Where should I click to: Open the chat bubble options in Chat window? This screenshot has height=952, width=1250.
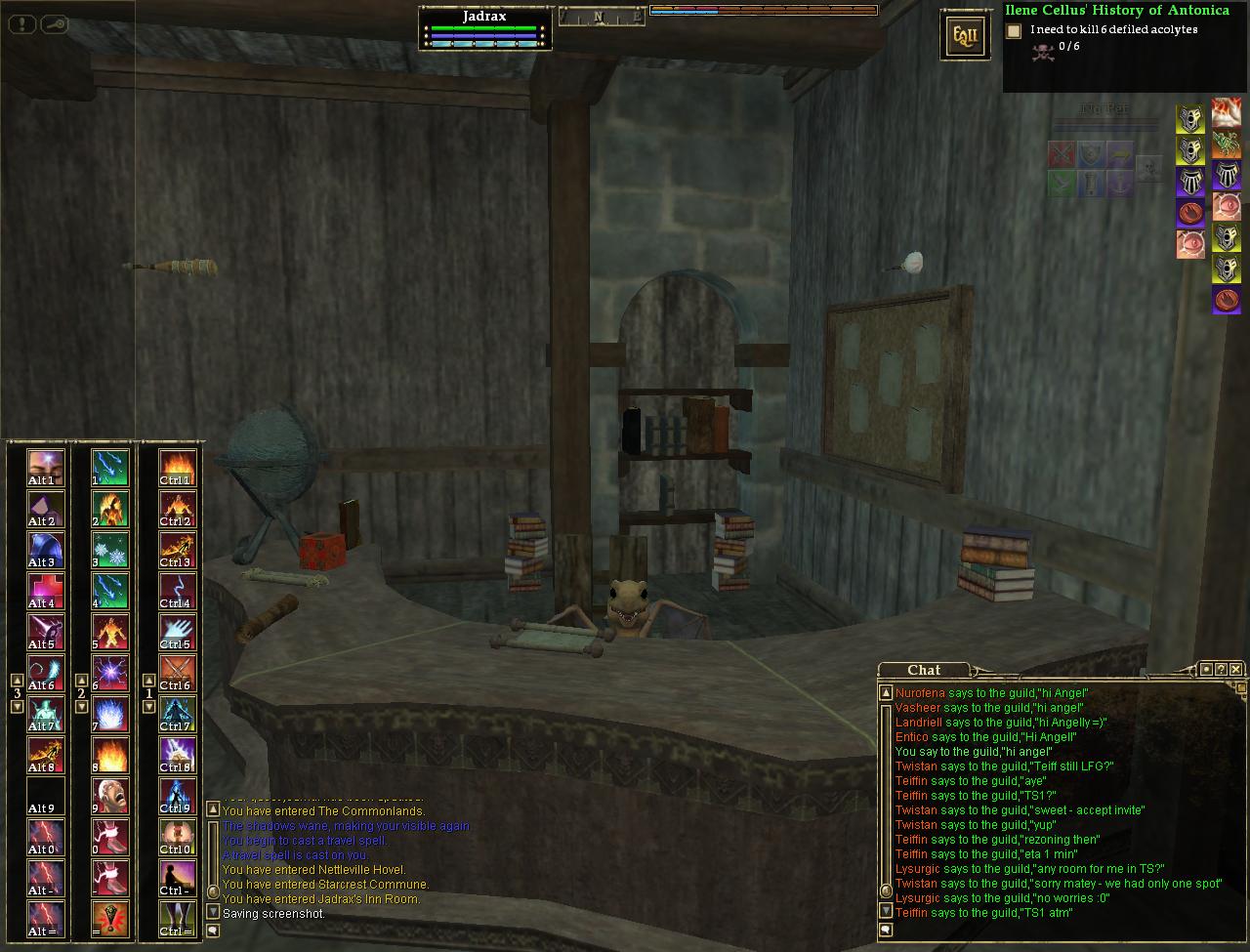click(x=887, y=931)
